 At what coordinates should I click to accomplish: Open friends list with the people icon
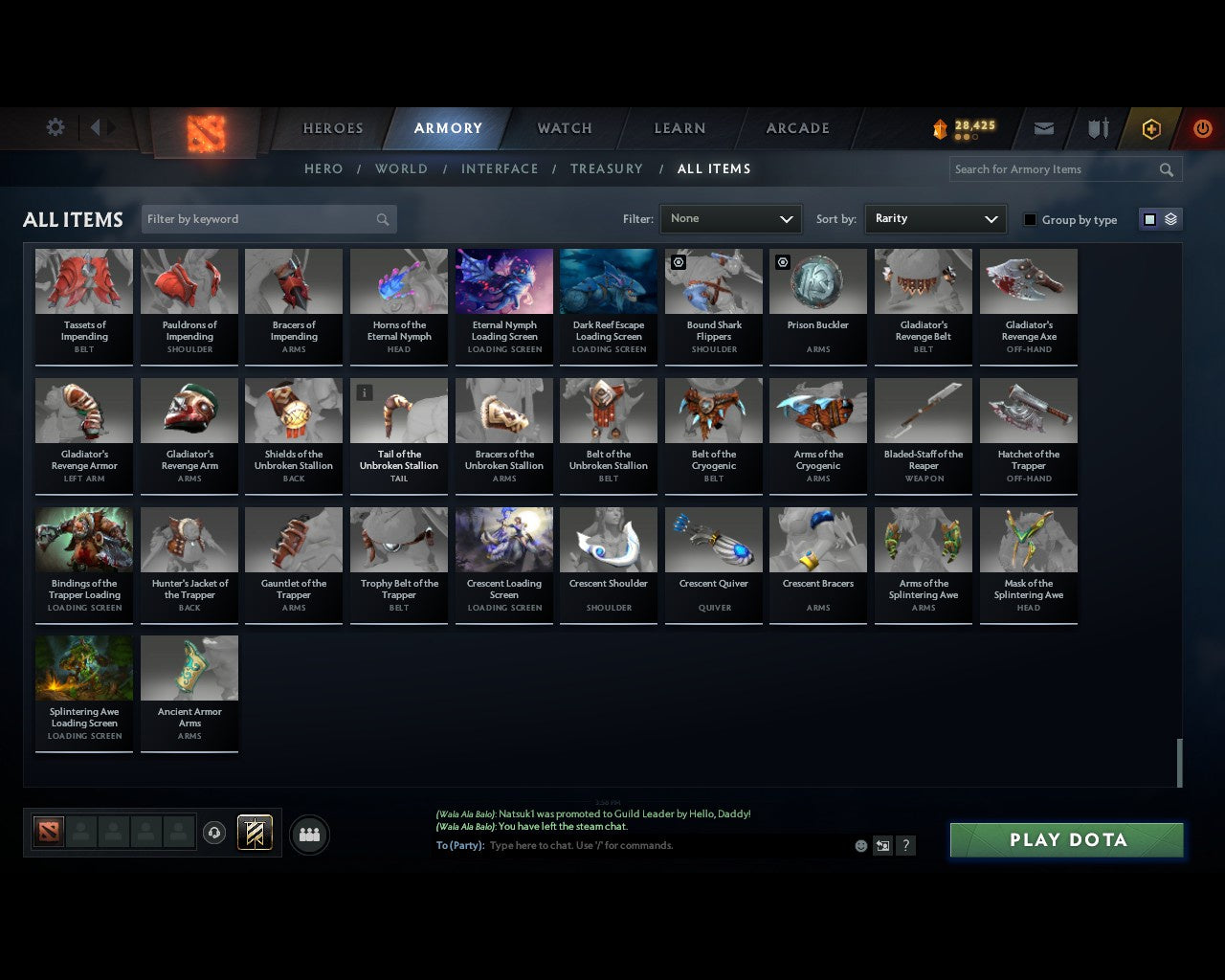[x=308, y=835]
